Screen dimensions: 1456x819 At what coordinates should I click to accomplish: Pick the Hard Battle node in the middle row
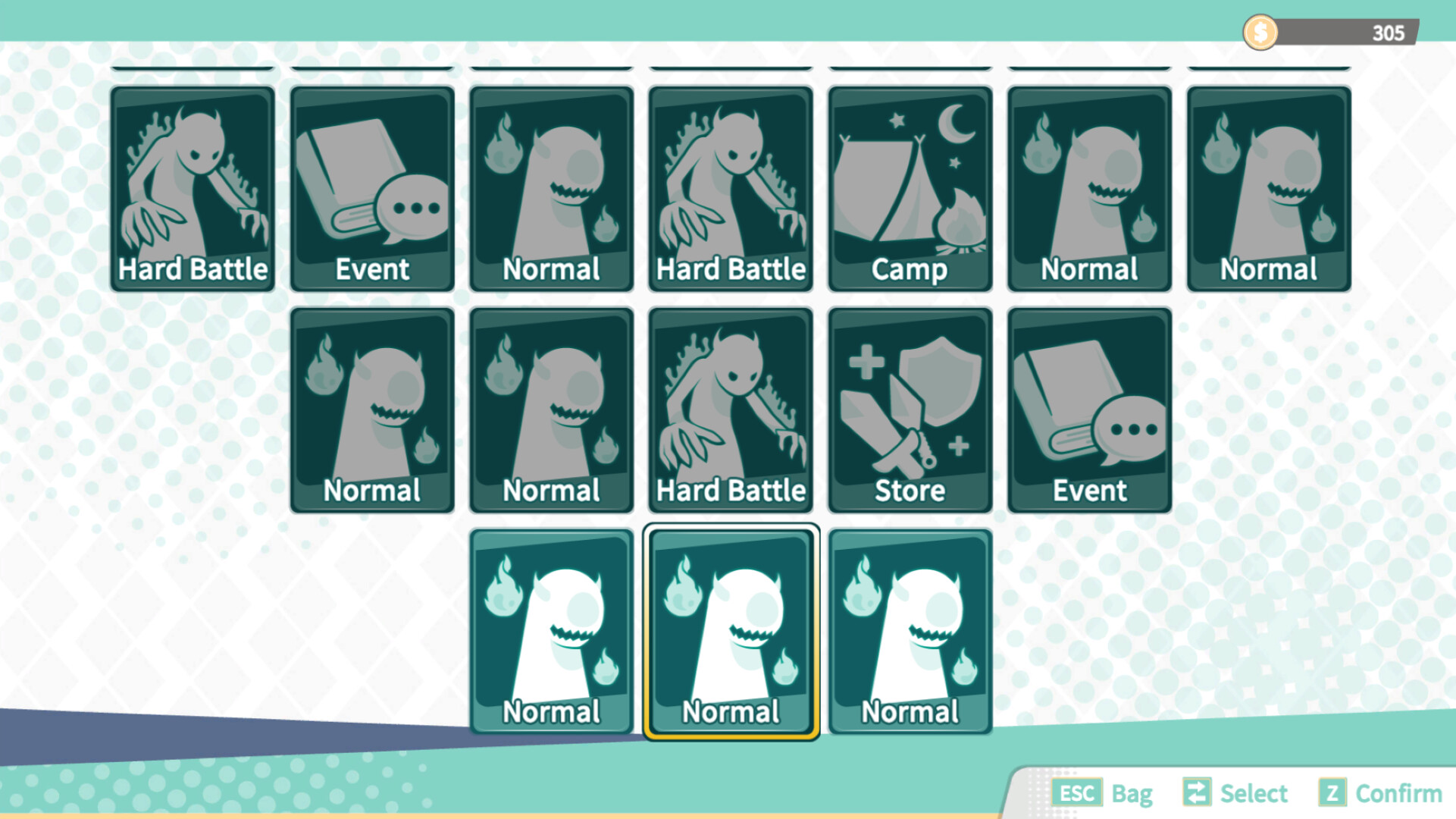(730, 409)
